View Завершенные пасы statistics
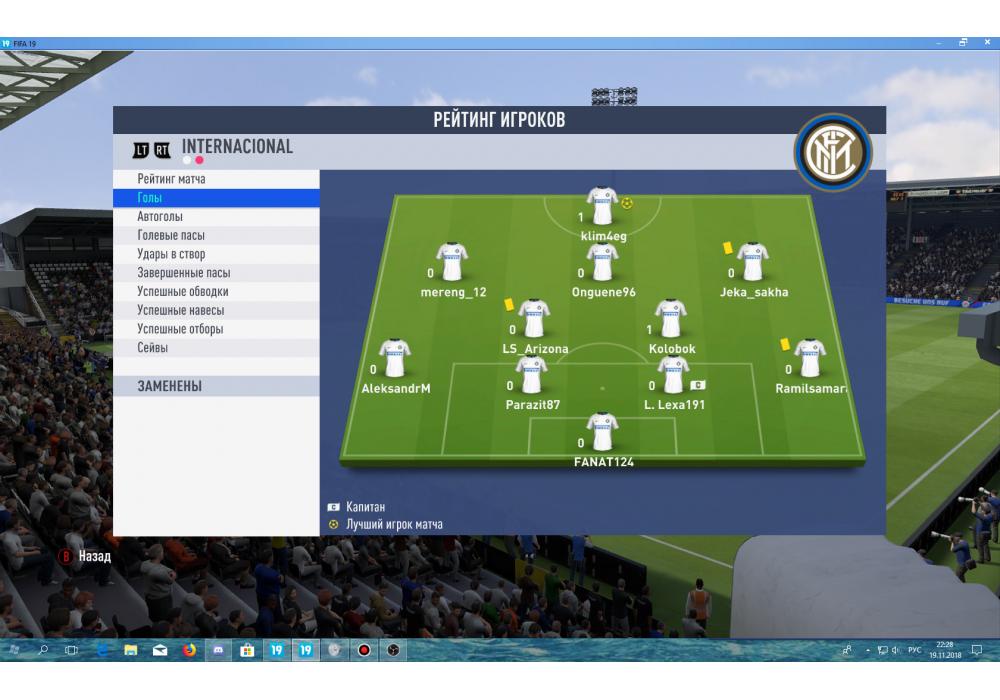The height and width of the screenshot is (700, 1000). (183, 273)
